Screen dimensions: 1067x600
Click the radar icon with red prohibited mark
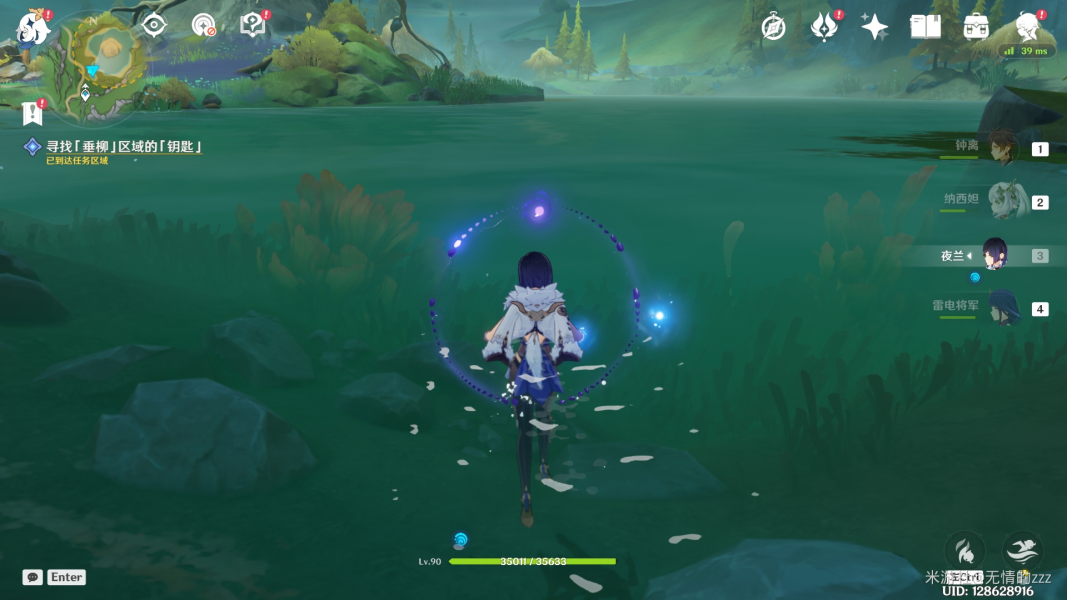point(204,26)
